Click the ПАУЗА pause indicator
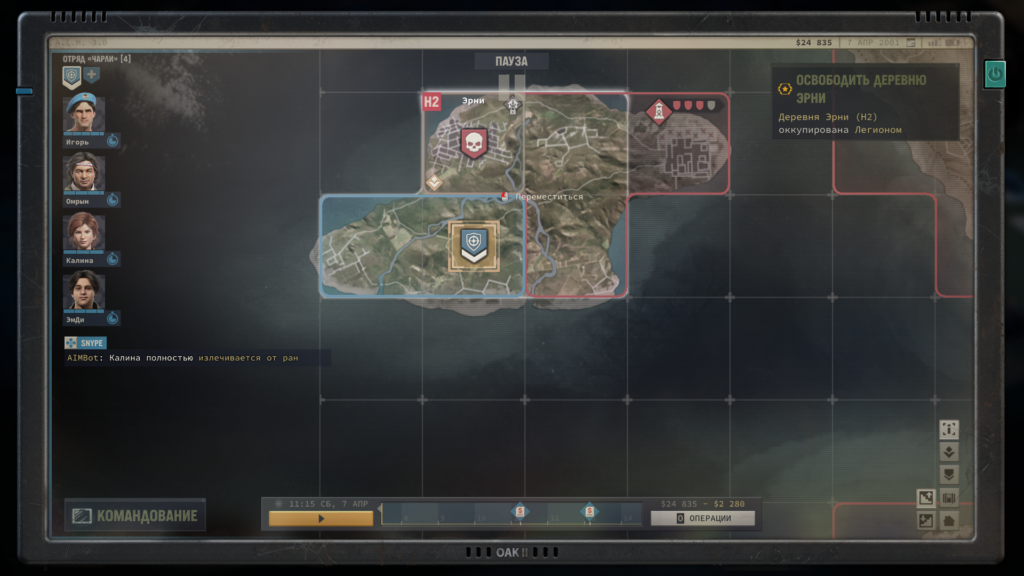The image size is (1024, 576). [x=511, y=62]
